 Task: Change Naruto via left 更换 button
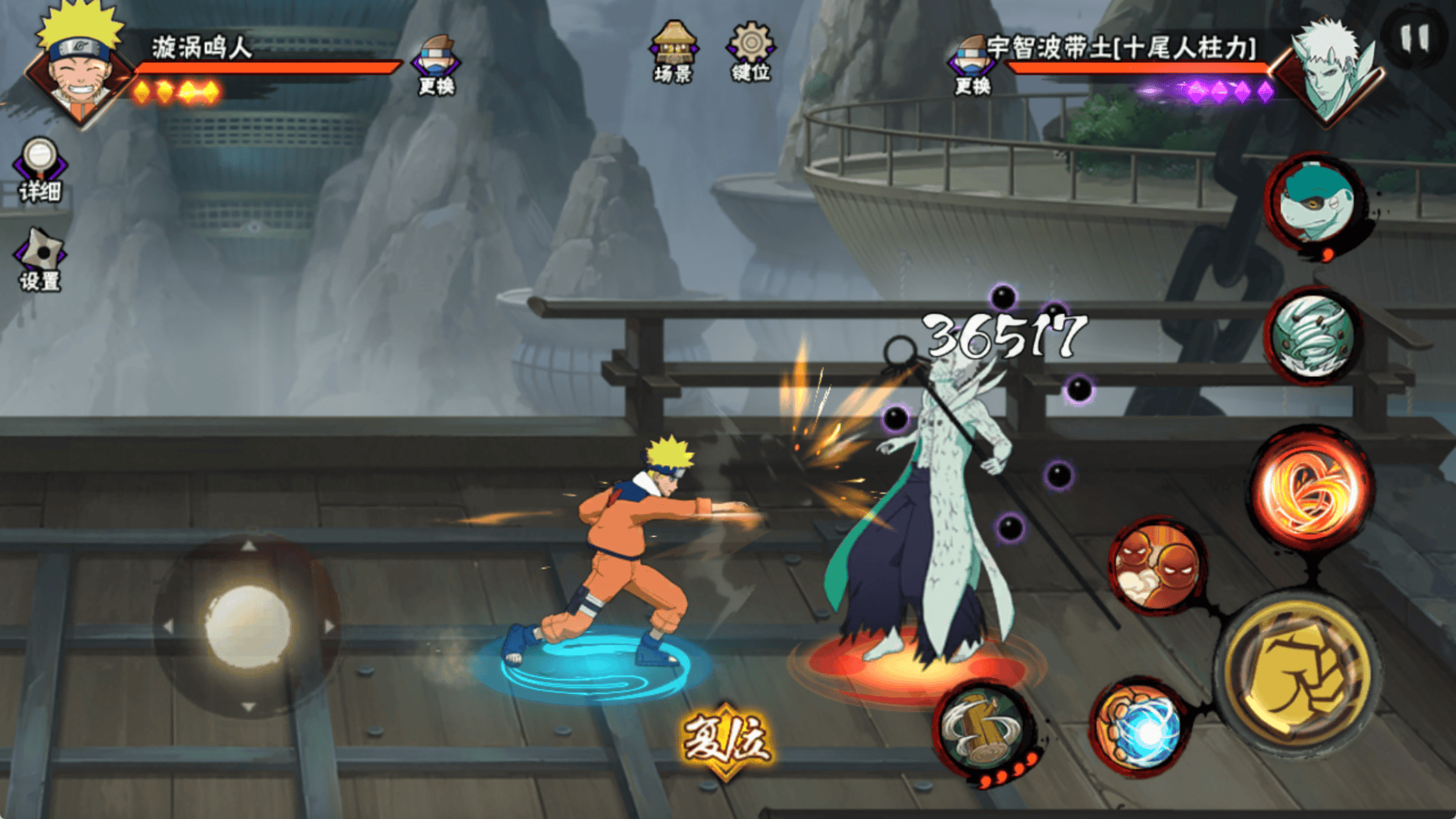click(x=436, y=65)
